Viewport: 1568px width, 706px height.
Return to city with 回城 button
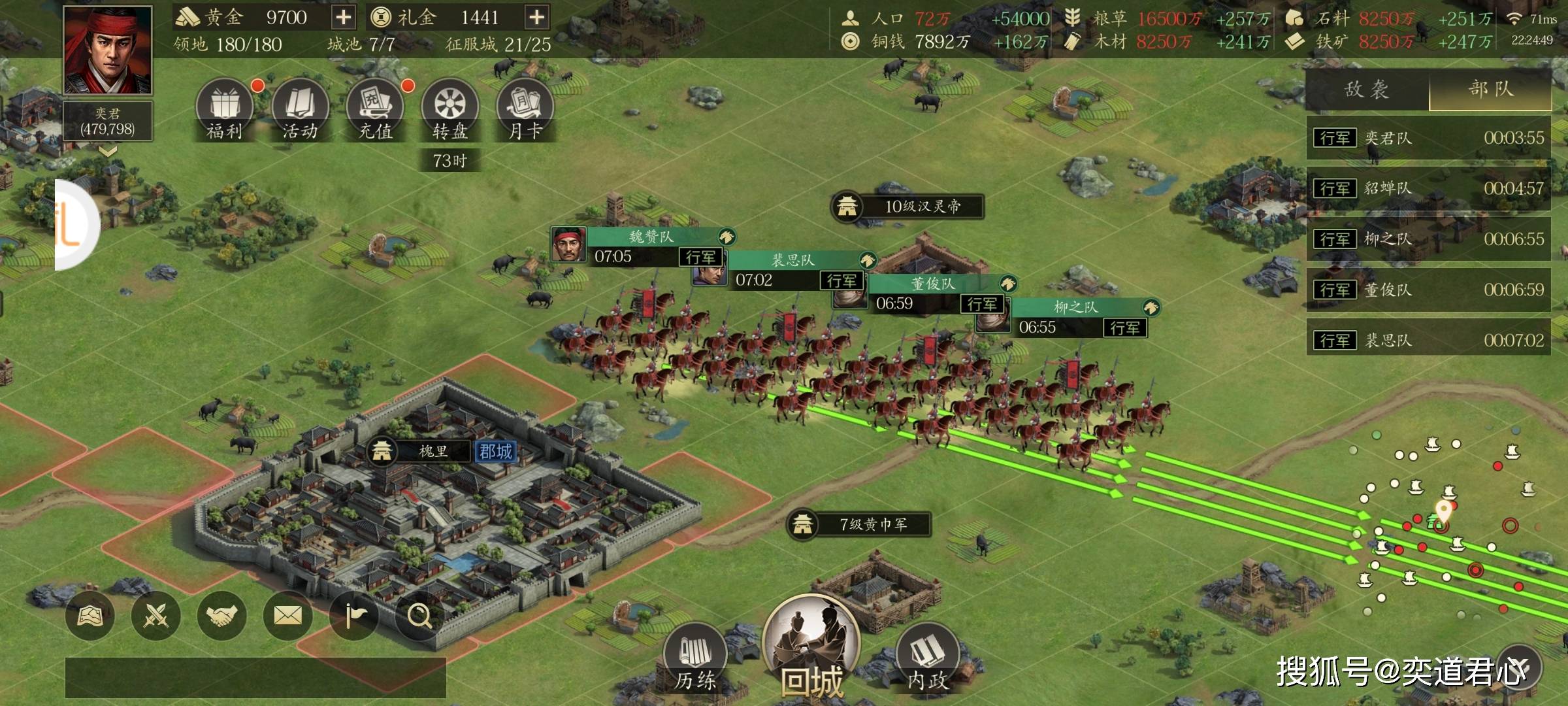(811, 647)
